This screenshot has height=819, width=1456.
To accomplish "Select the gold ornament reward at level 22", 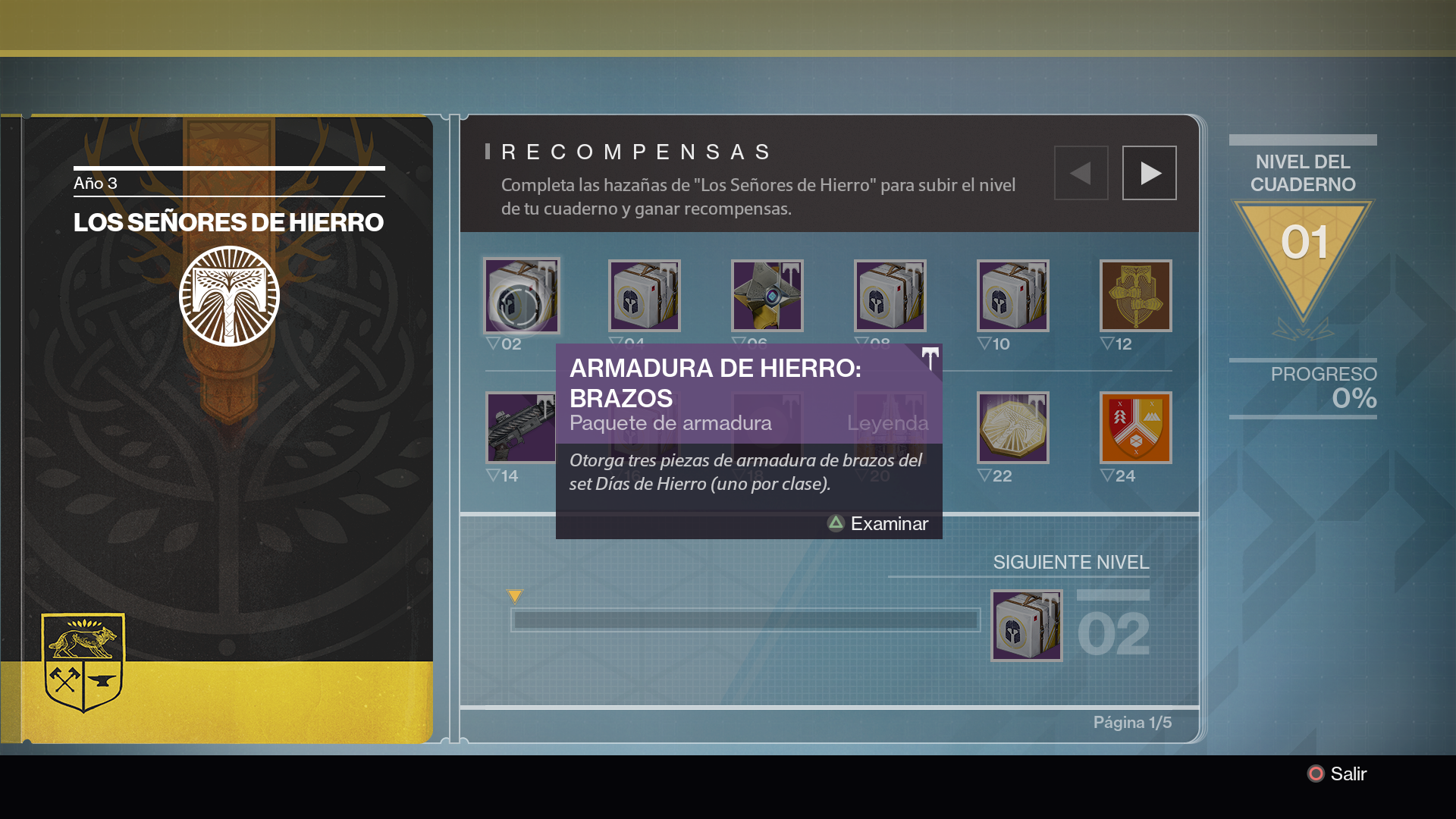I will (x=1013, y=427).
